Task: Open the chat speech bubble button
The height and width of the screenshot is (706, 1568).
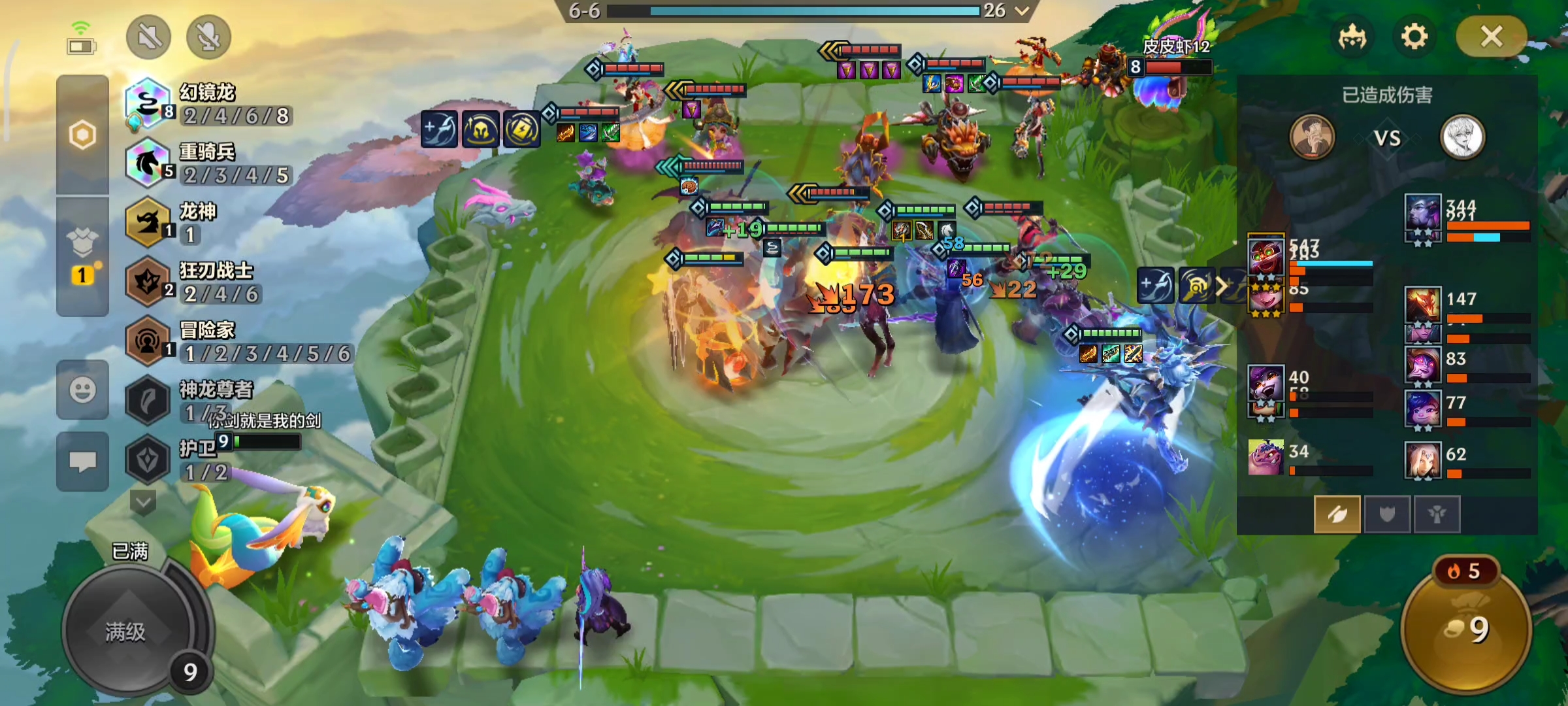Action: pos(82,462)
